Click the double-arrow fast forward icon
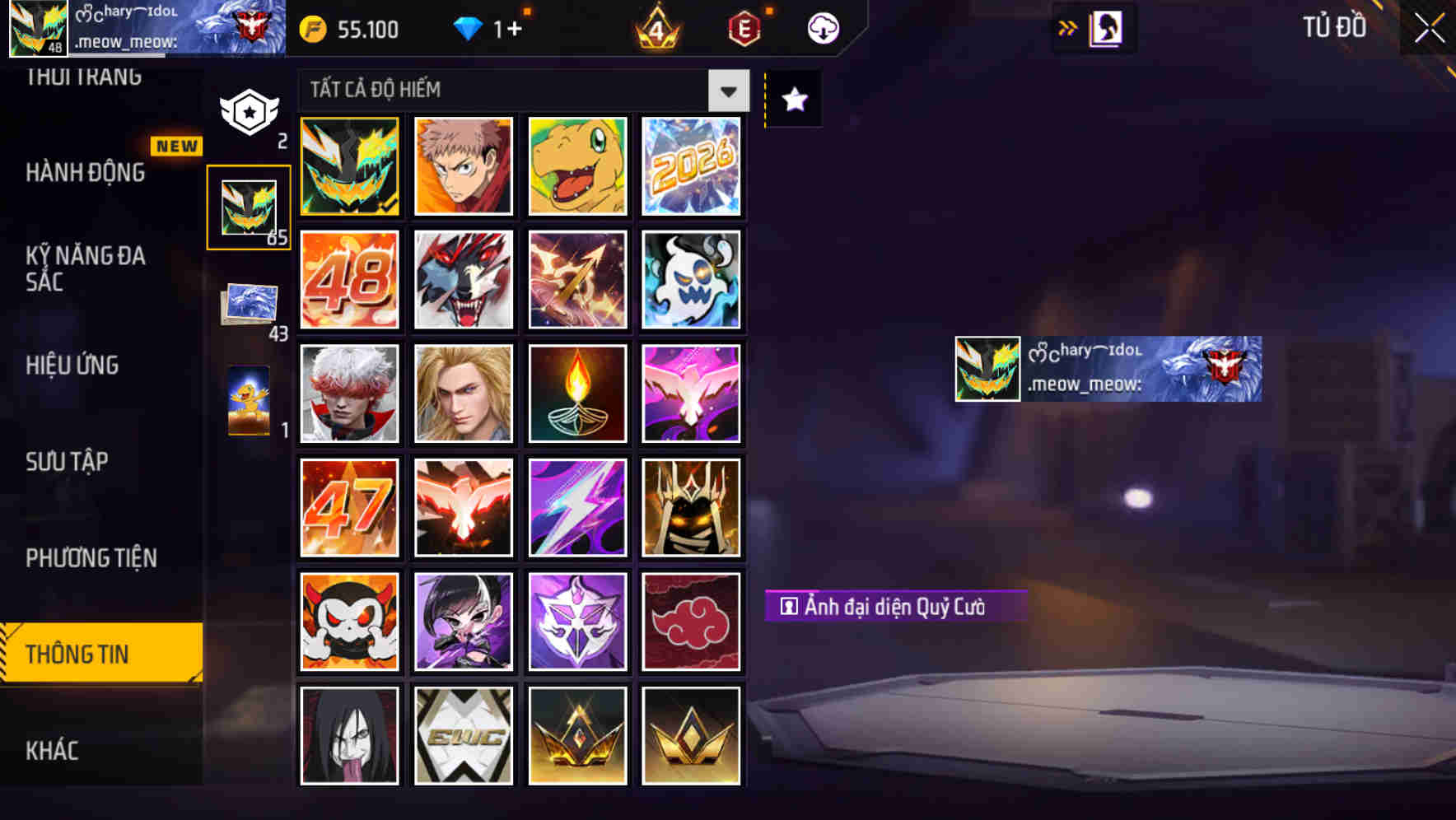This screenshot has height=820, width=1456. [1068, 27]
